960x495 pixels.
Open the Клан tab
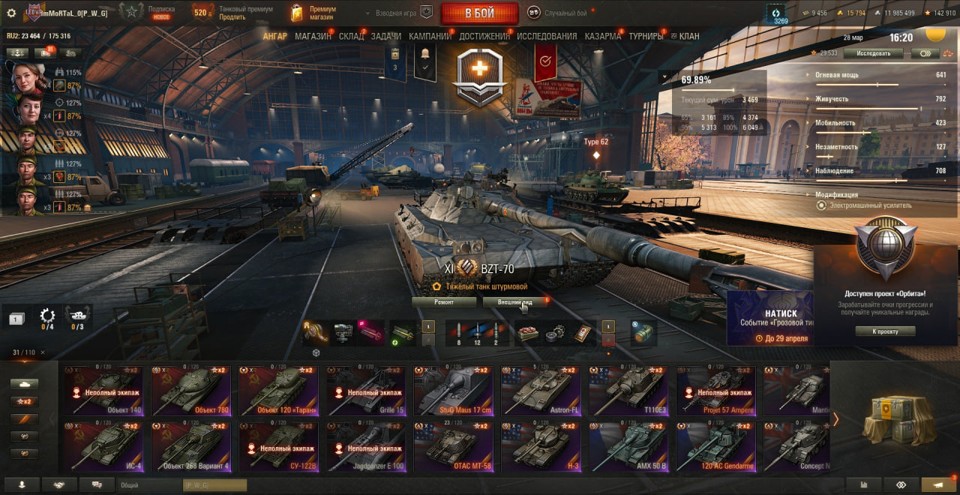click(x=688, y=35)
